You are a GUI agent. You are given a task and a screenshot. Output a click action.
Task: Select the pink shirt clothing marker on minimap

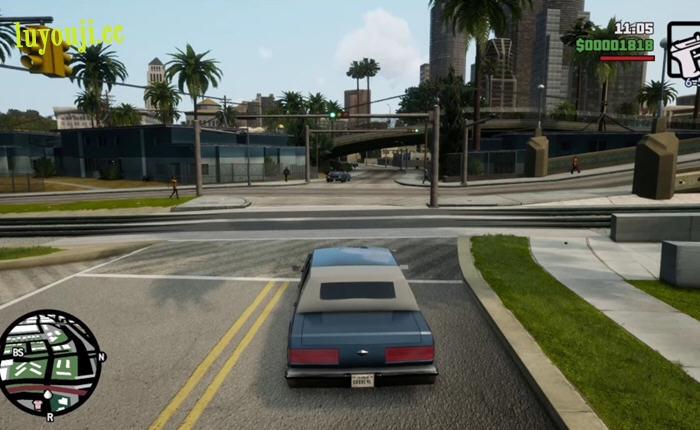40,404
